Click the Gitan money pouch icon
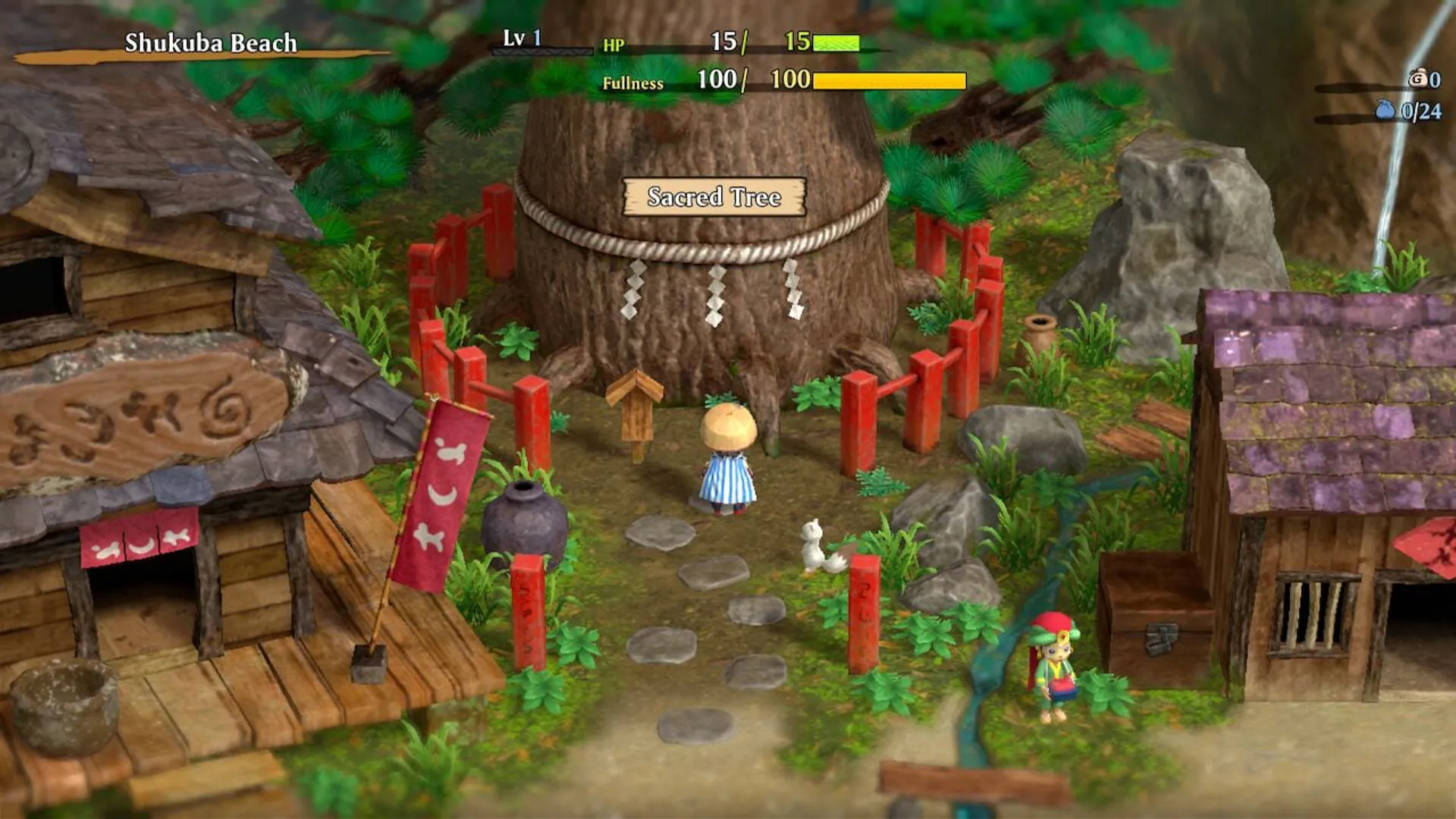The width and height of the screenshot is (1456, 819). point(1417,78)
